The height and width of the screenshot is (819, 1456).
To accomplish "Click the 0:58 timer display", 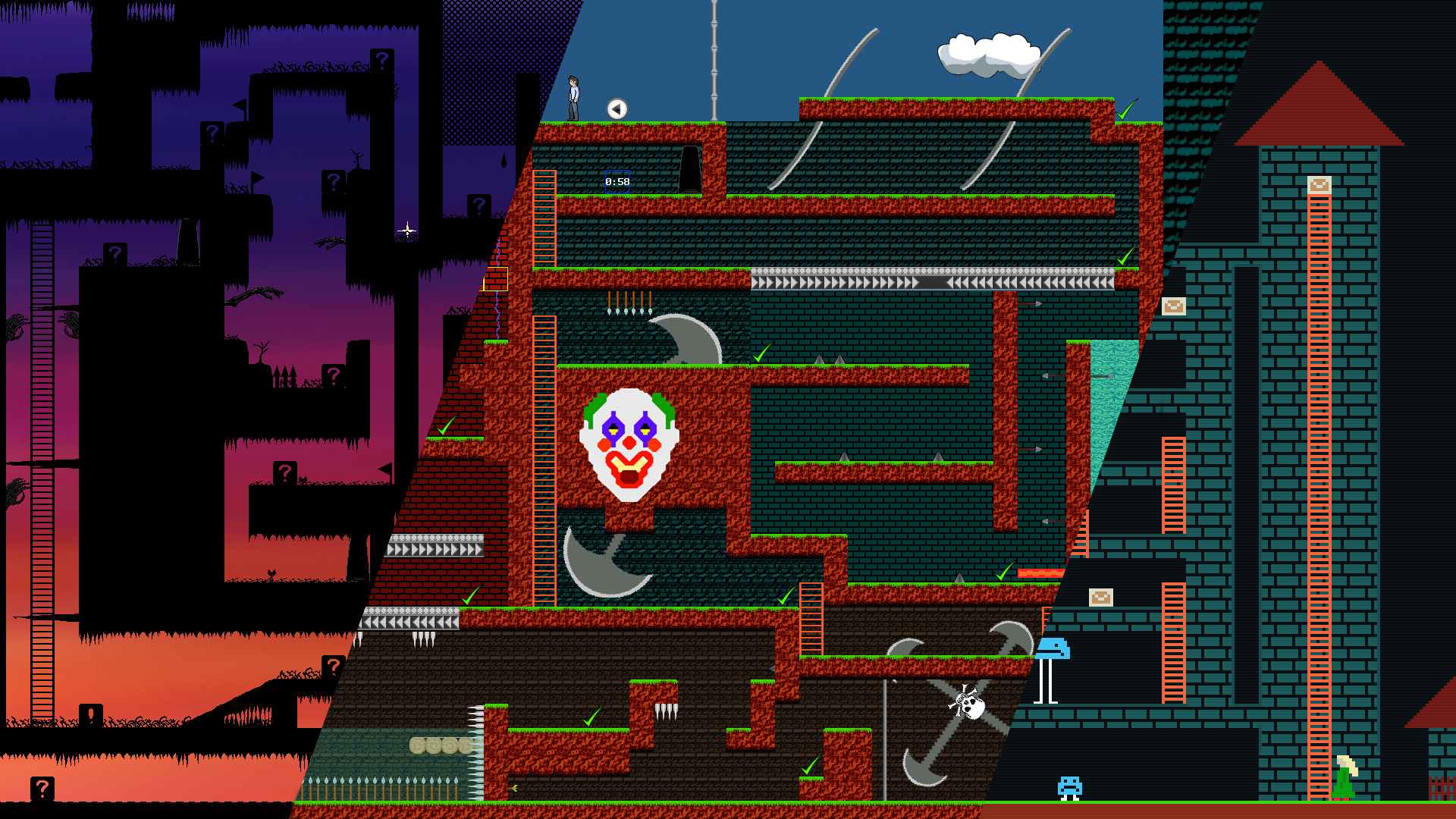I will (617, 183).
